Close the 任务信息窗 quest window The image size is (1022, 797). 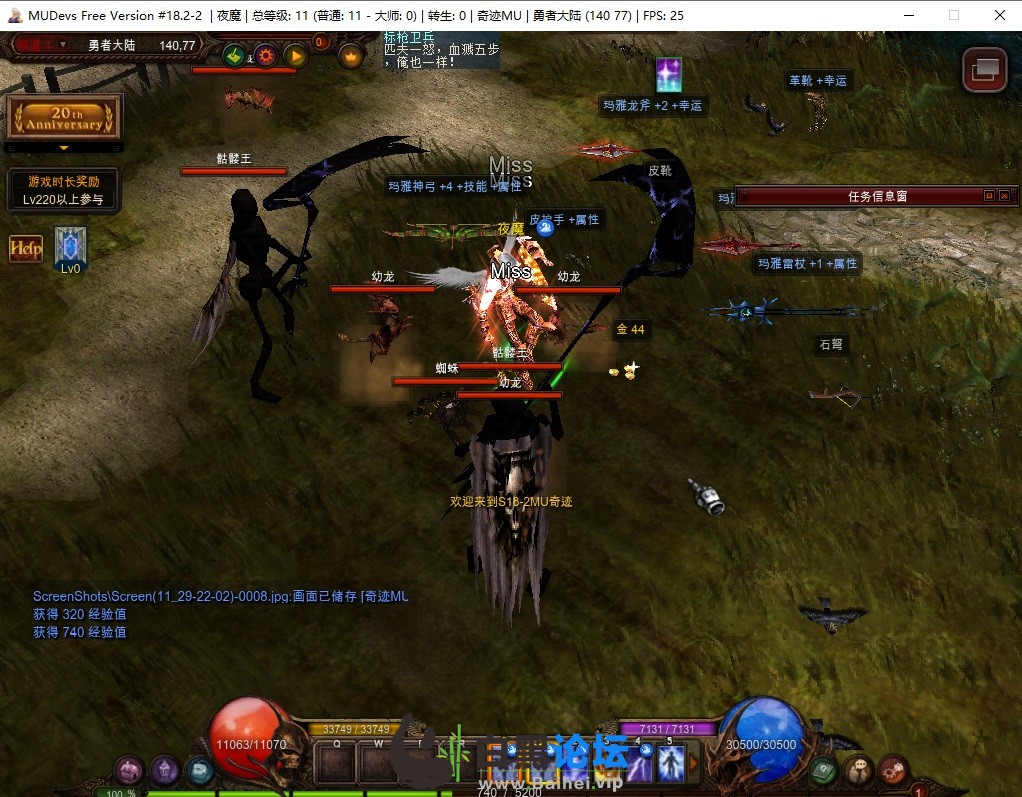[x=1004, y=196]
